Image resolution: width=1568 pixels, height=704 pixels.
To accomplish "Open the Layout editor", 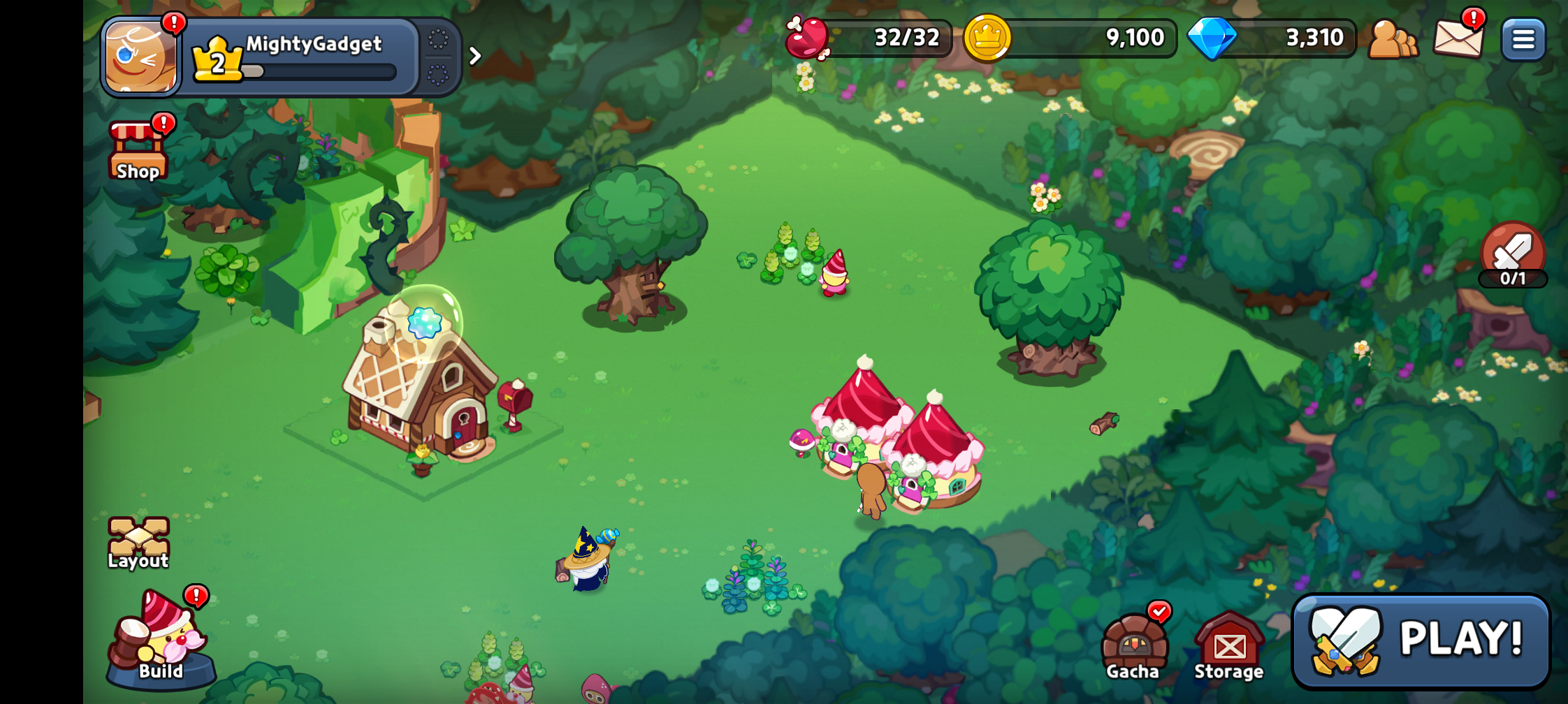I will point(138,543).
